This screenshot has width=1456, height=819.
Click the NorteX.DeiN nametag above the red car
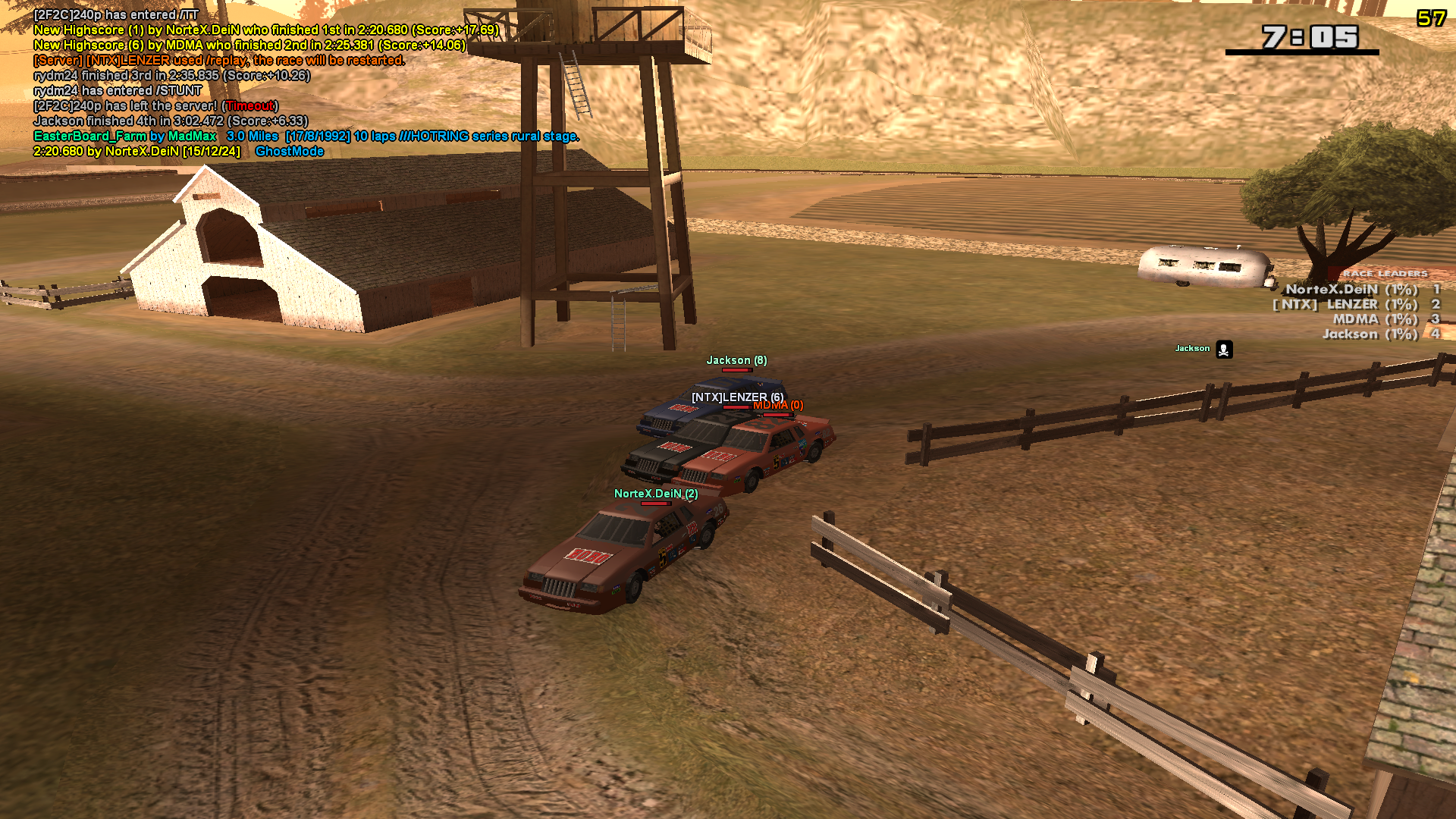[x=657, y=491]
